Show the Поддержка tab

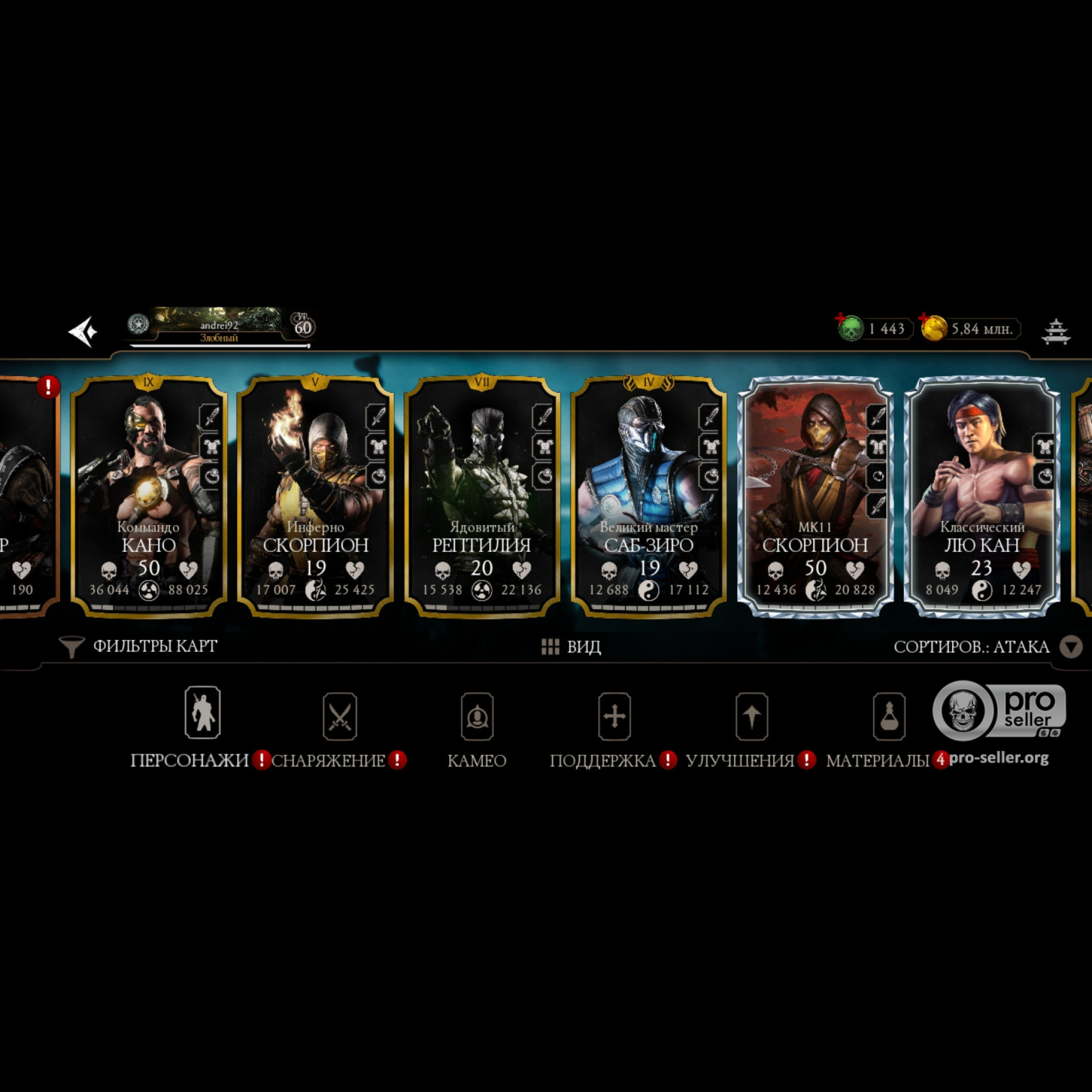(x=614, y=726)
